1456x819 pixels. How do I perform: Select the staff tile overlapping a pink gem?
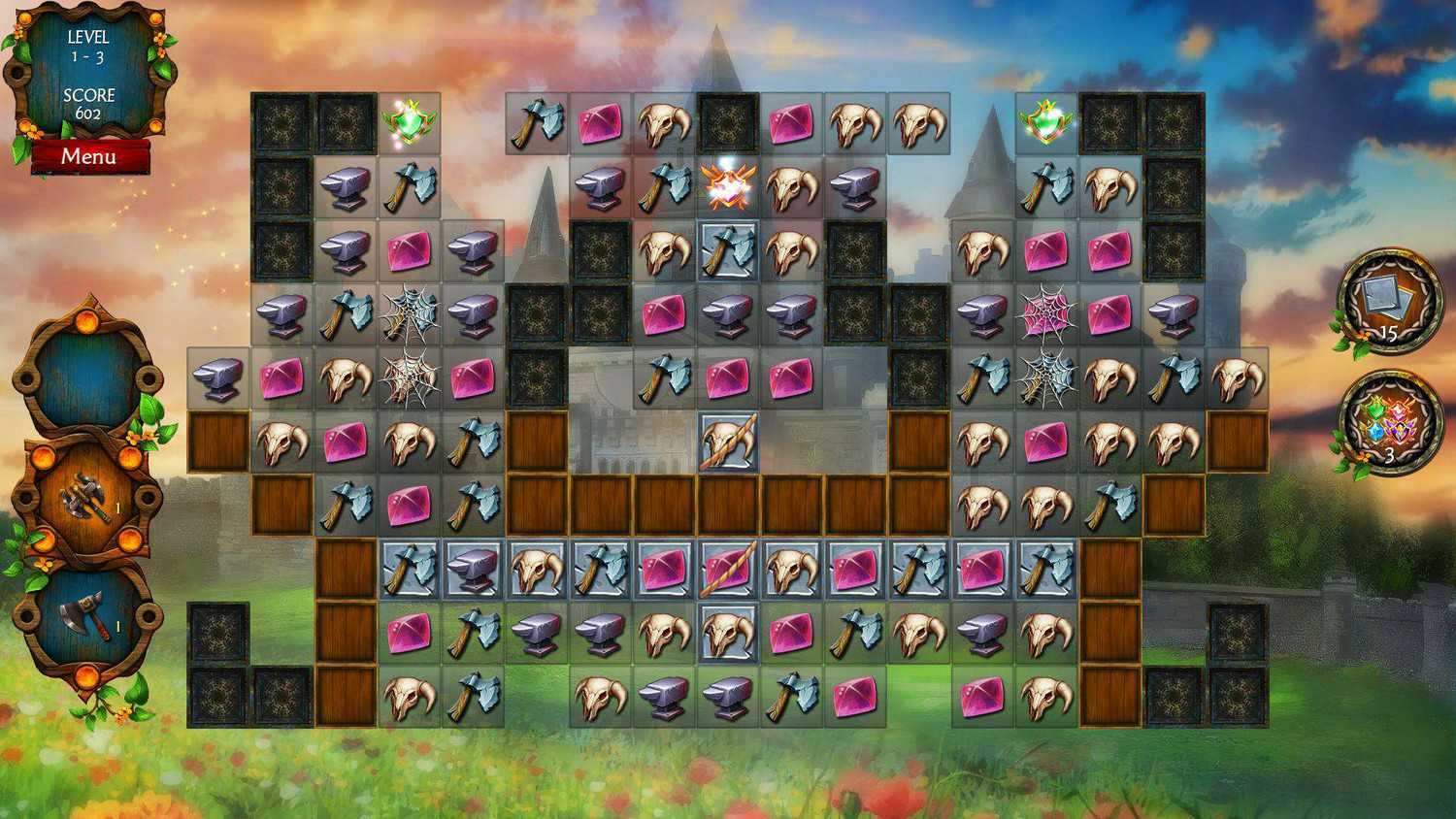click(727, 569)
